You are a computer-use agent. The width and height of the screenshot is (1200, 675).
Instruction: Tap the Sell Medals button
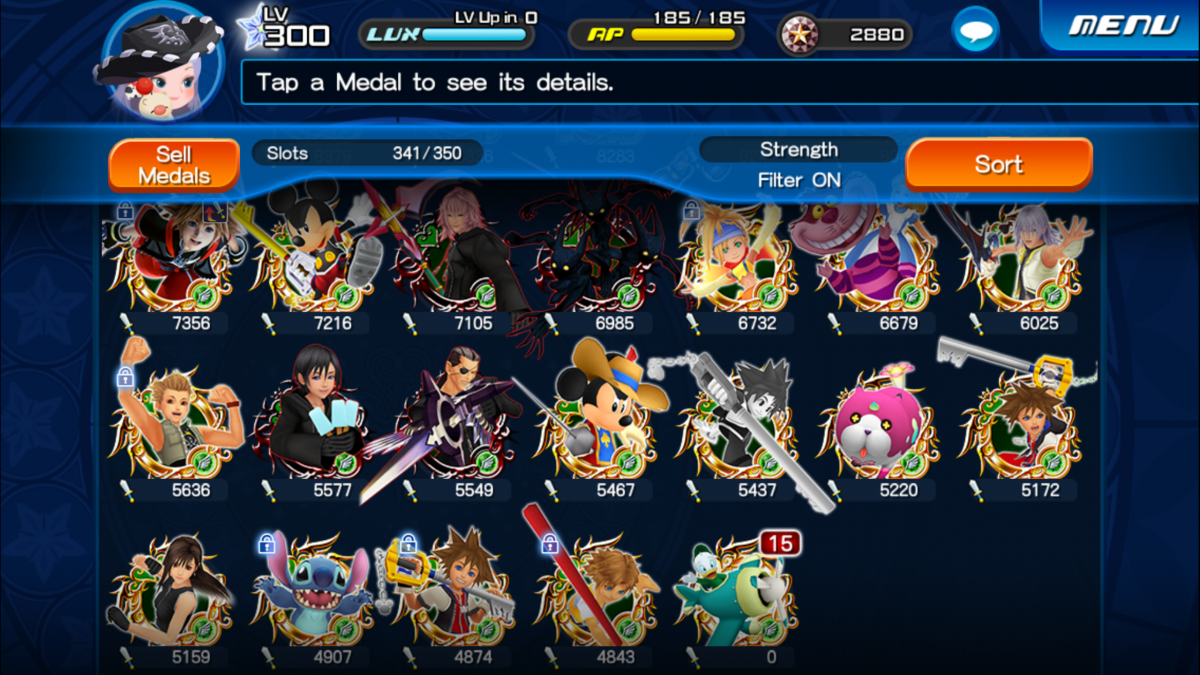174,165
